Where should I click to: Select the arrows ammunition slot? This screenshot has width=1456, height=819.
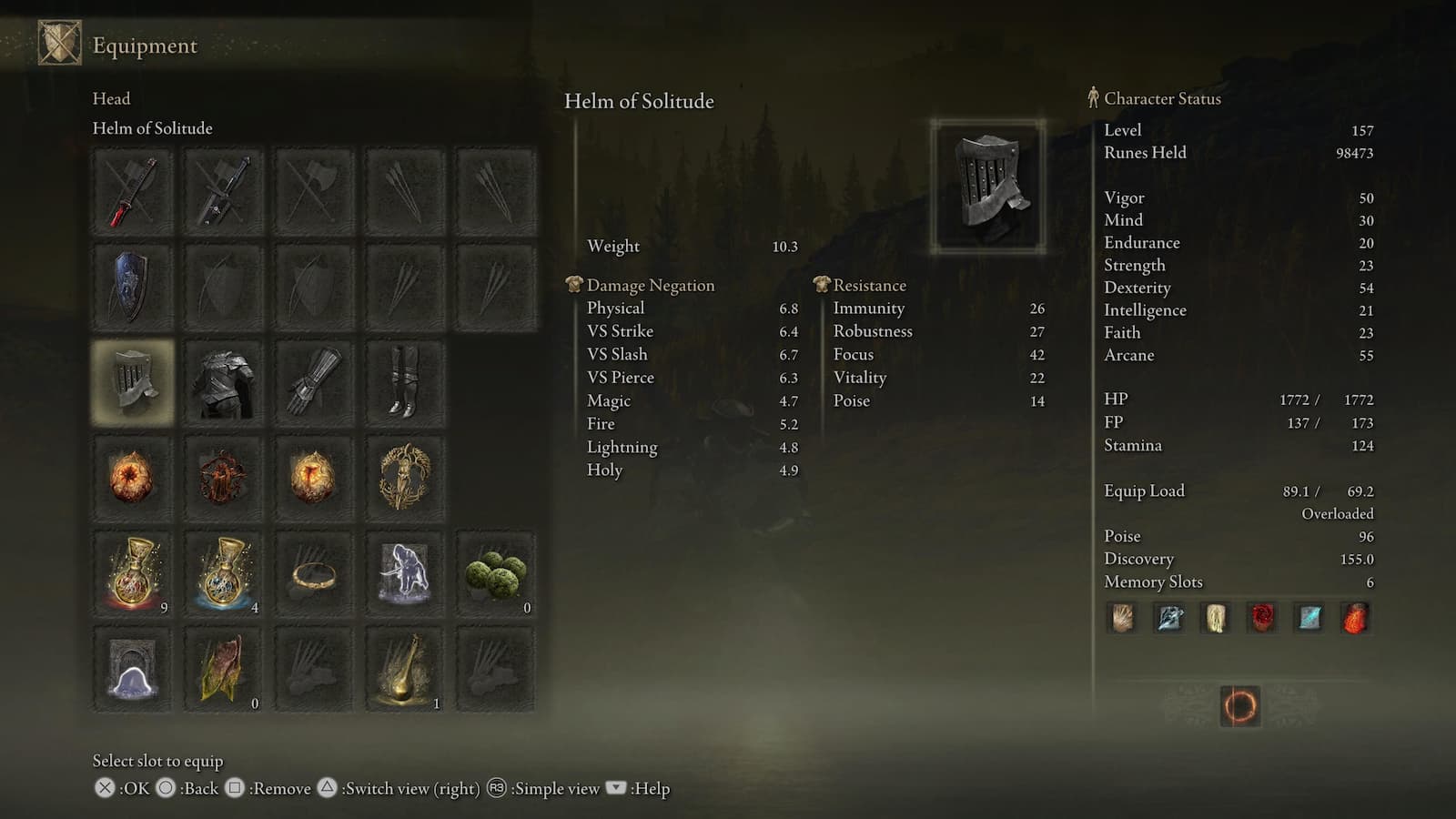point(405,191)
